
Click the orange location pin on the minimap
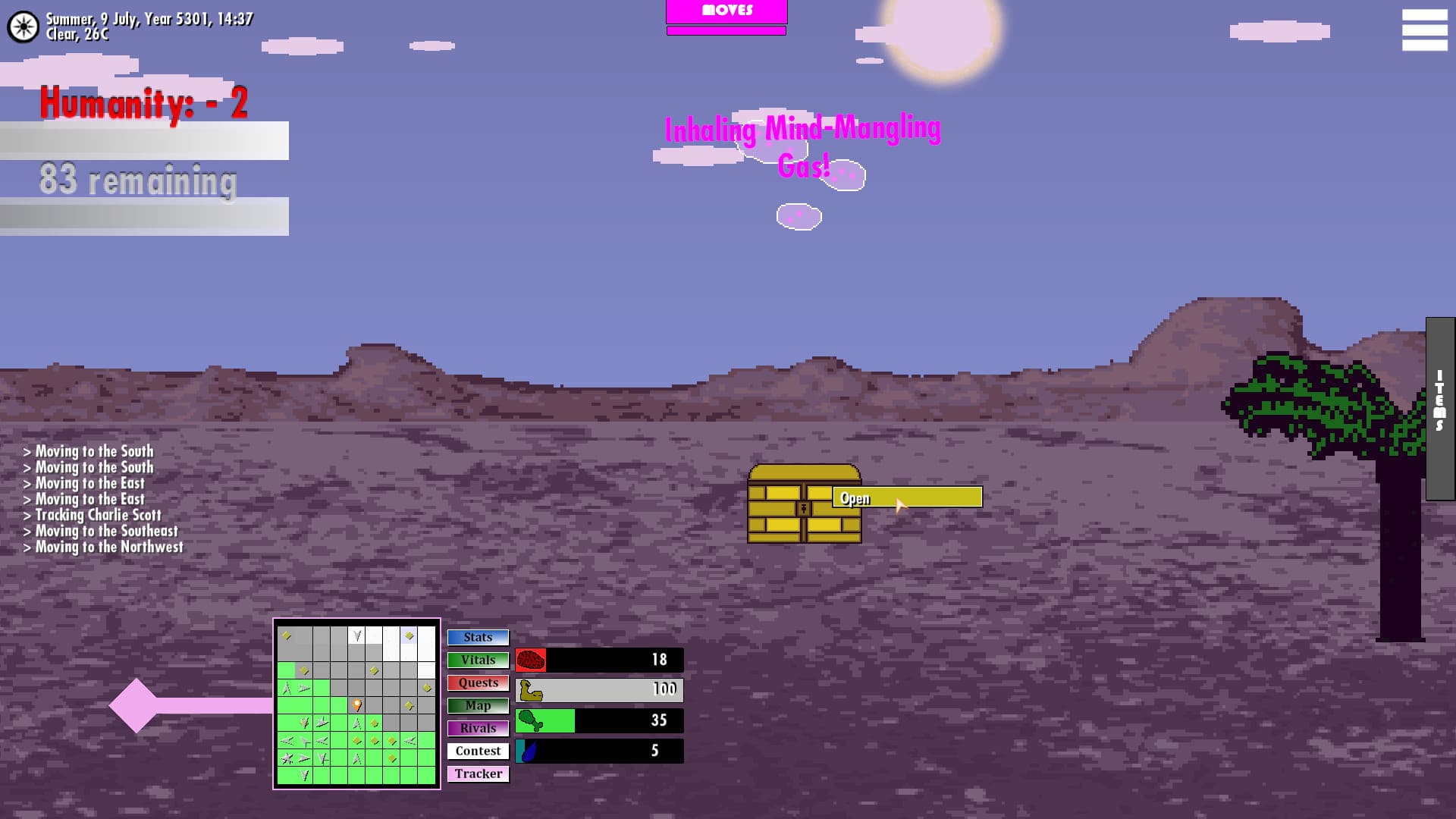click(x=356, y=704)
